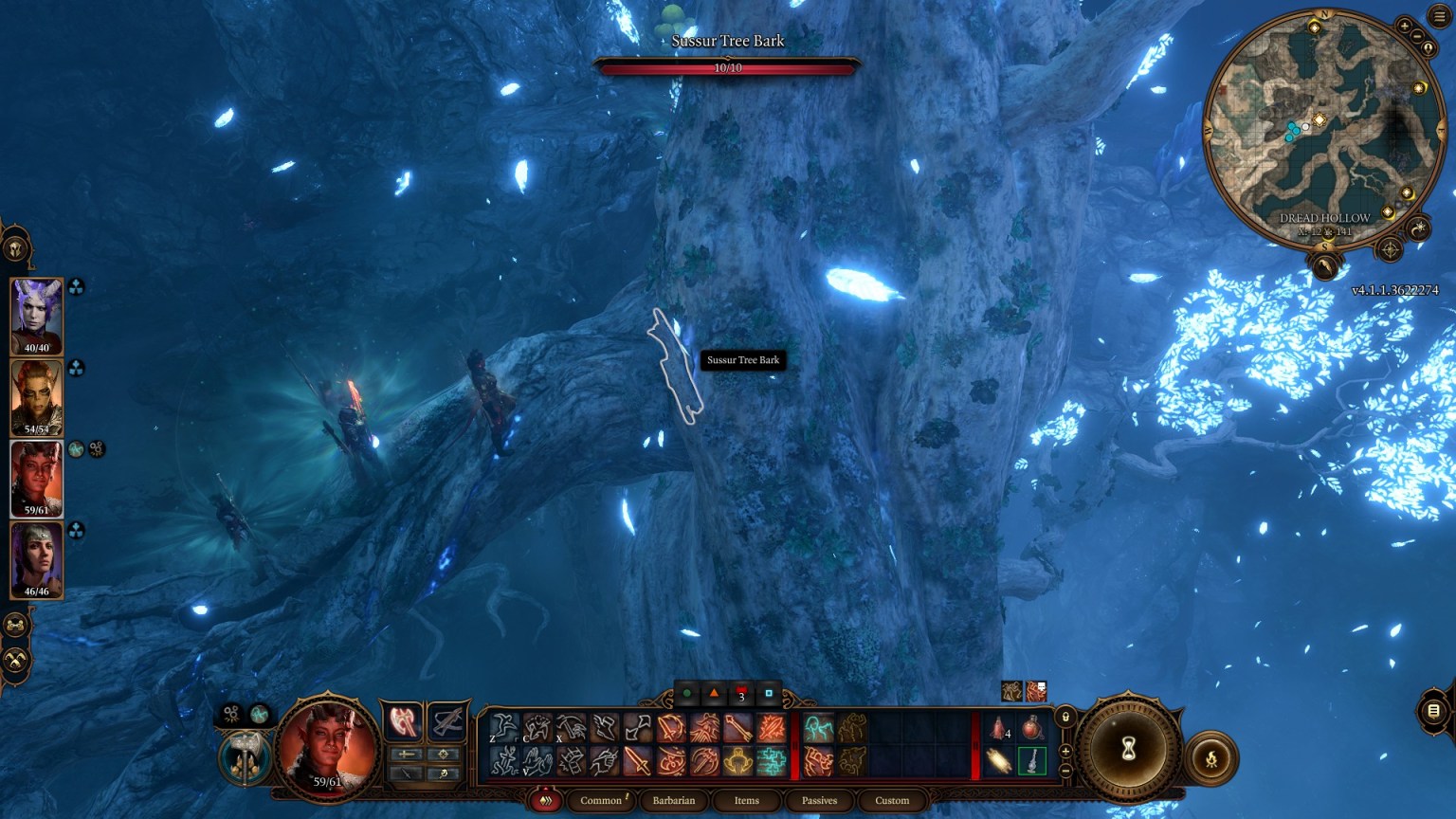Toggle the red hotbar filter showing 3
The width and height of the screenshot is (1456, 819).
pos(741,695)
